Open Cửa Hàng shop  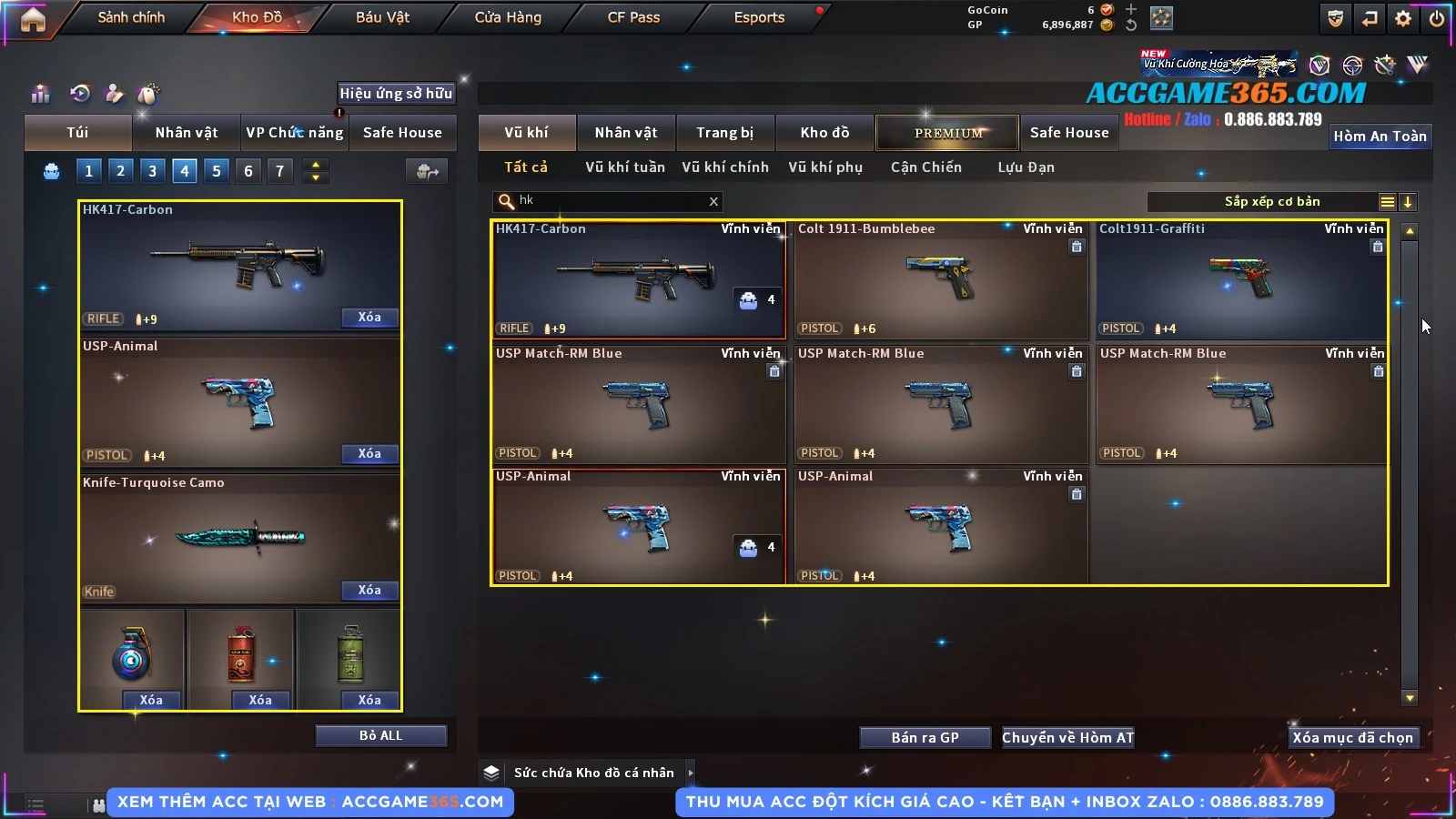point(508,17)
